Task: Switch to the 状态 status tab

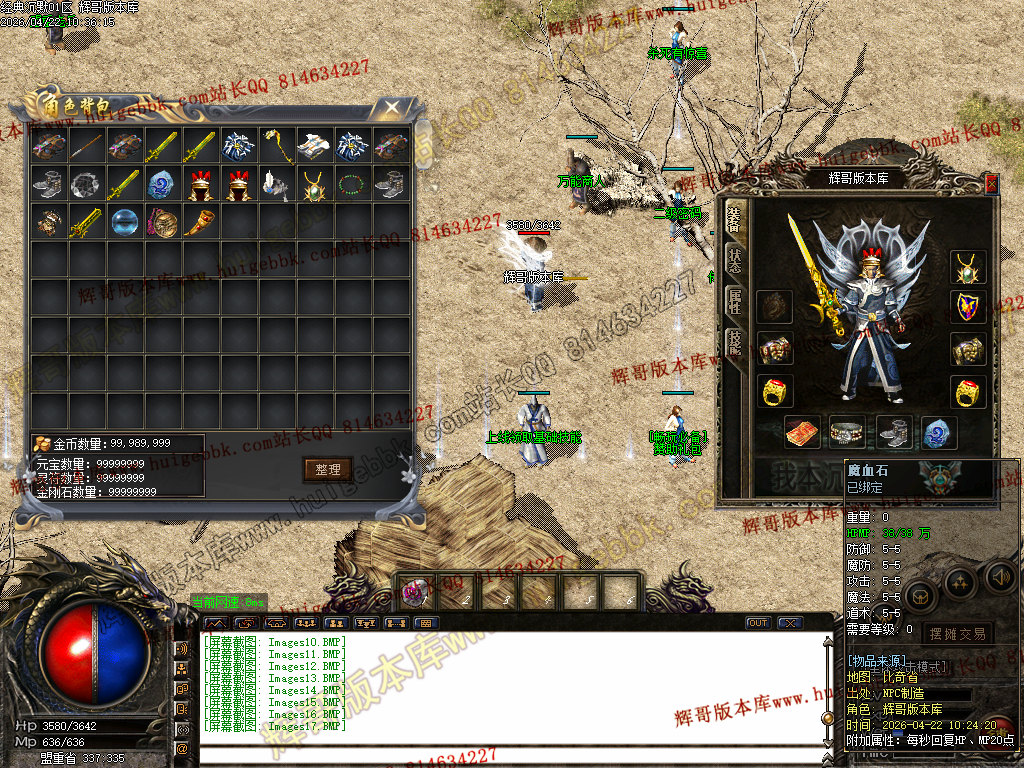Action: click(735, 256)
